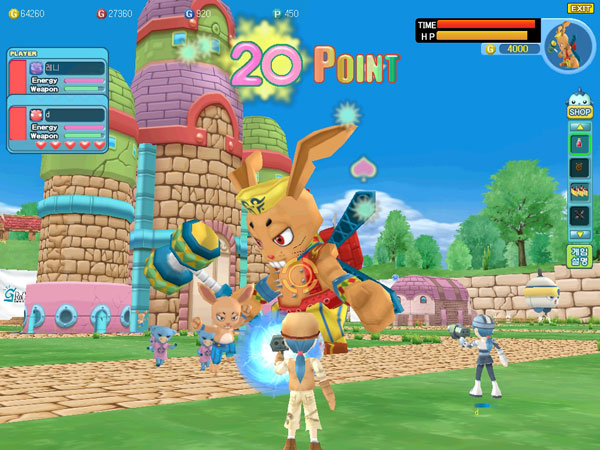Click the yellow EXIT button

click(580, 8)
